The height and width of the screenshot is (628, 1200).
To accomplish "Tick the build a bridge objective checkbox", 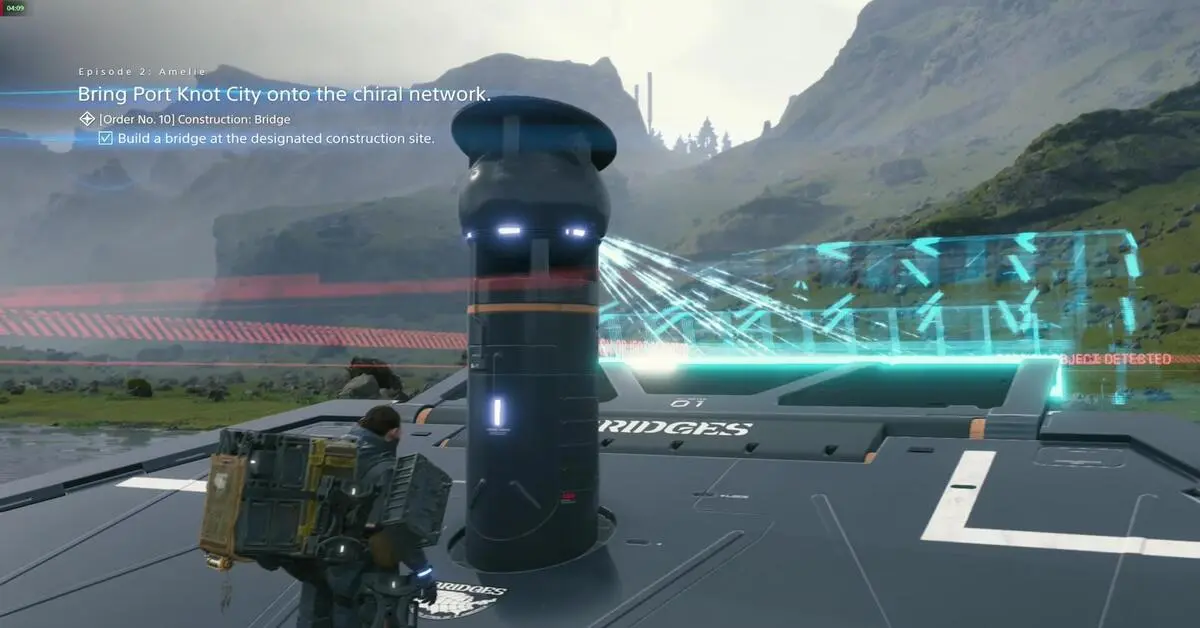I will (105, 138).
